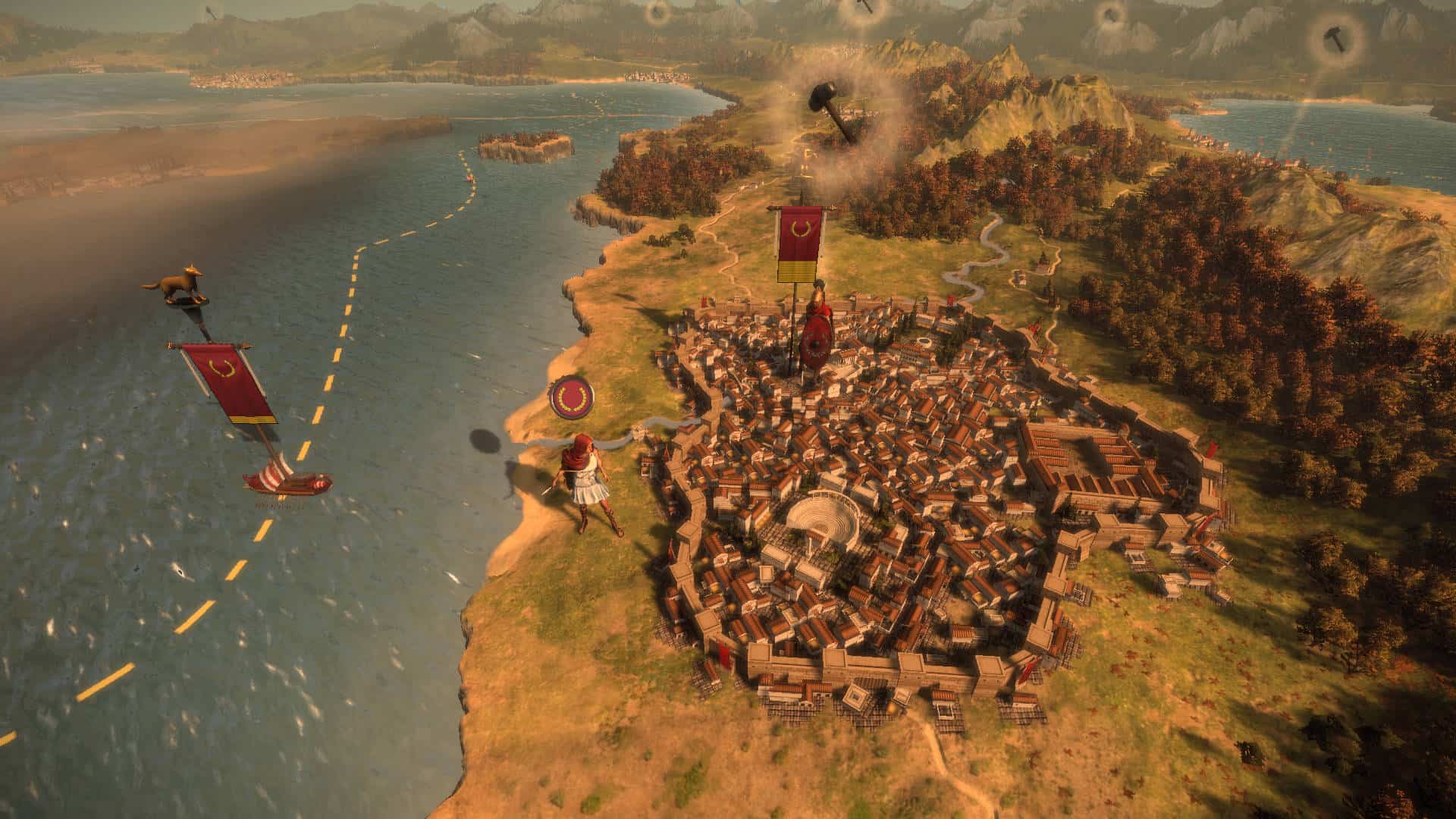Select the red army banner above the city

click(800, 244)
